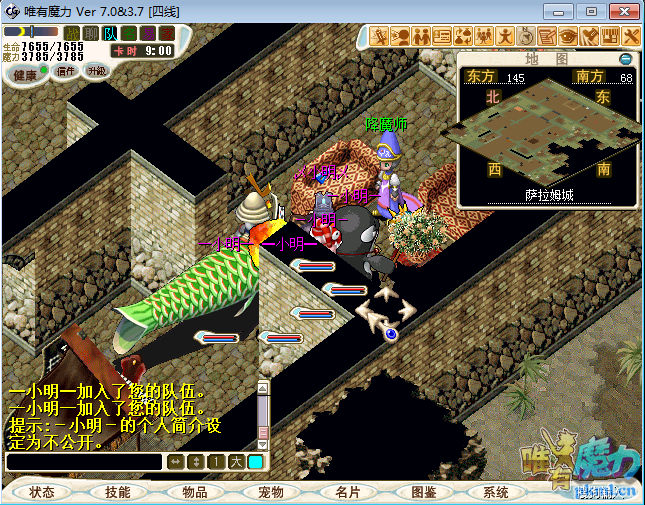Image resolution: width=645 pixels, height=505 pixels.
Task: Select the cyan chat color swatch
Action: pyautogui.click(x=255, y=461)
